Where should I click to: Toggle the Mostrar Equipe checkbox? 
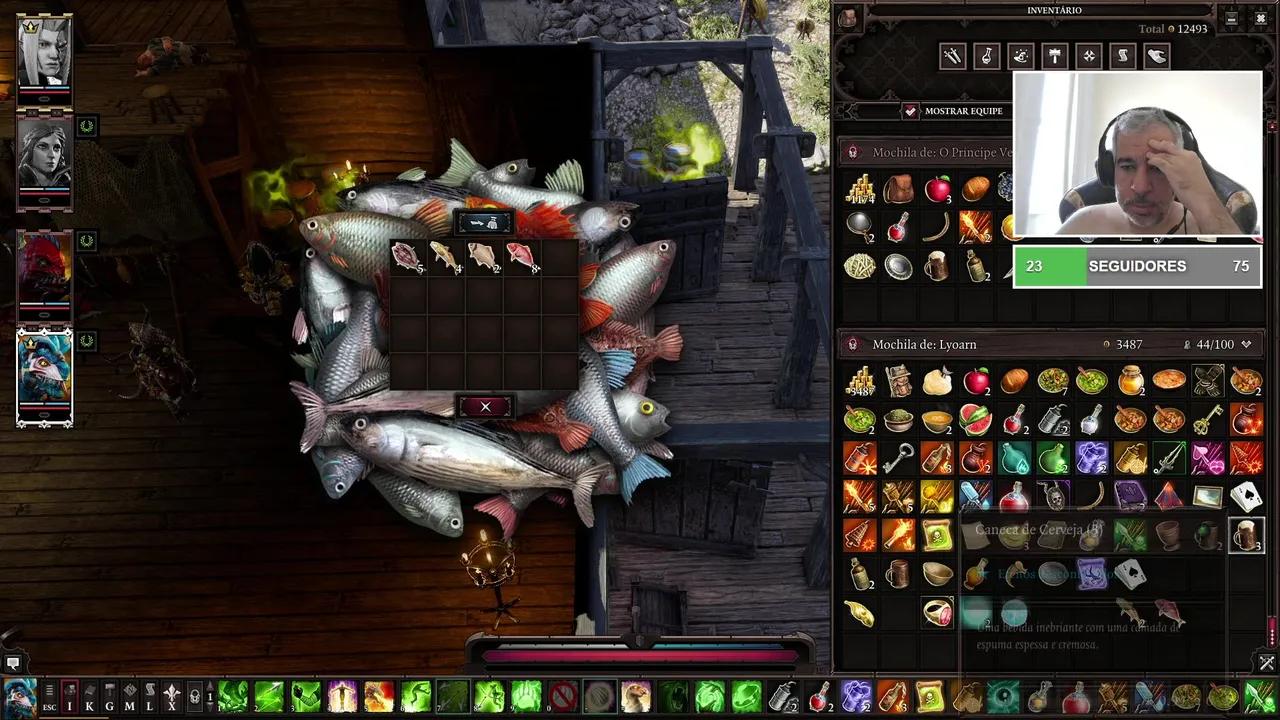910,111
